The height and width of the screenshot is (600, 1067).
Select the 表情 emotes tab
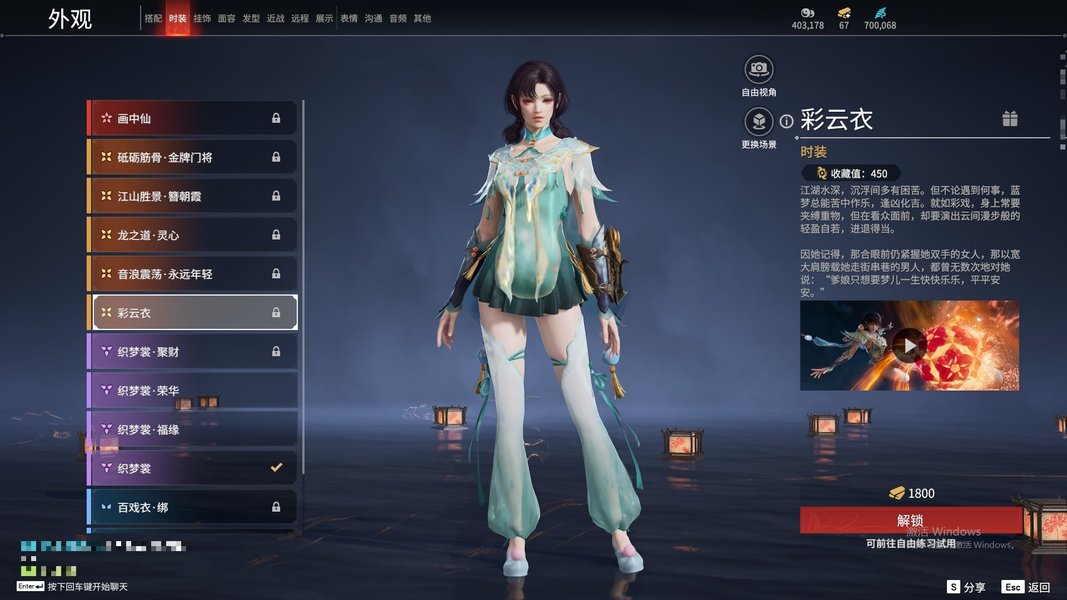[x=349, y=18]
